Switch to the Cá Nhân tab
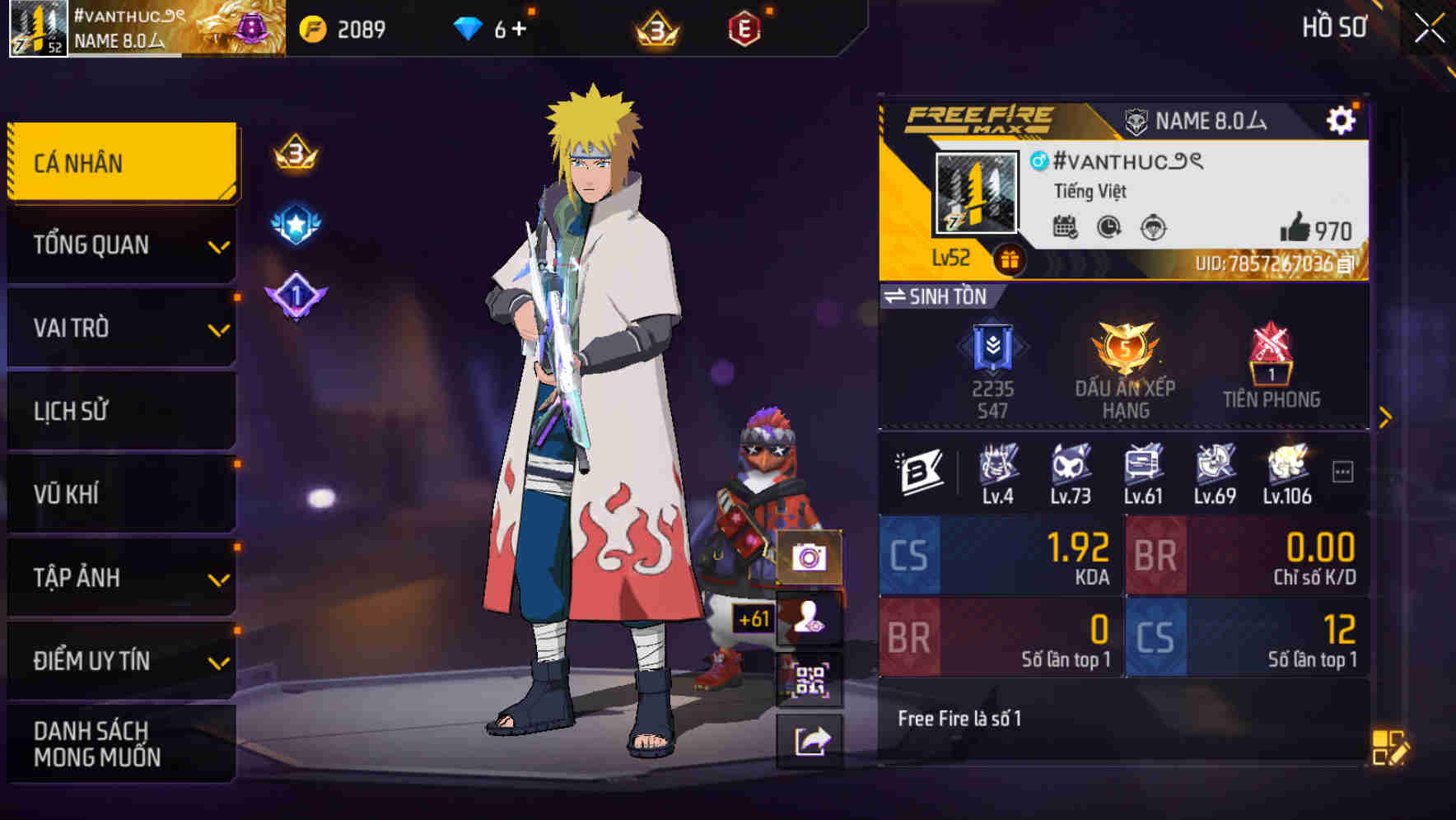 tap(121, 162)
